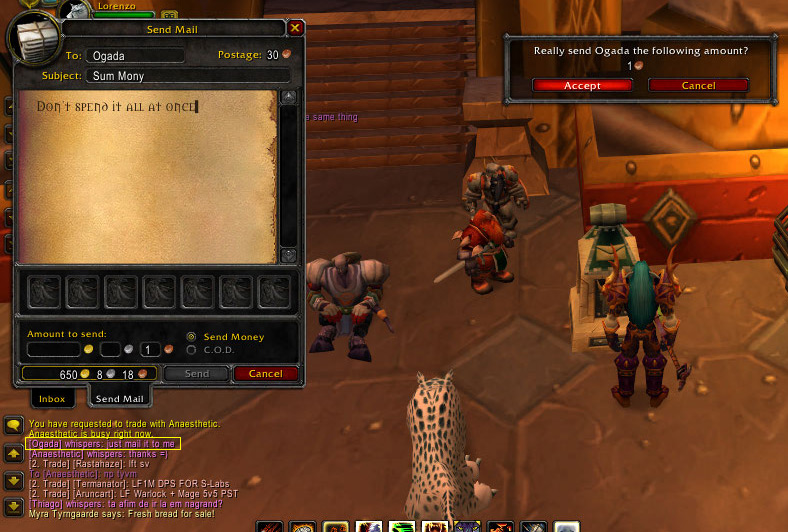Click the gold amount input box
Screen dimensions: 788x532
click(53, 349)
